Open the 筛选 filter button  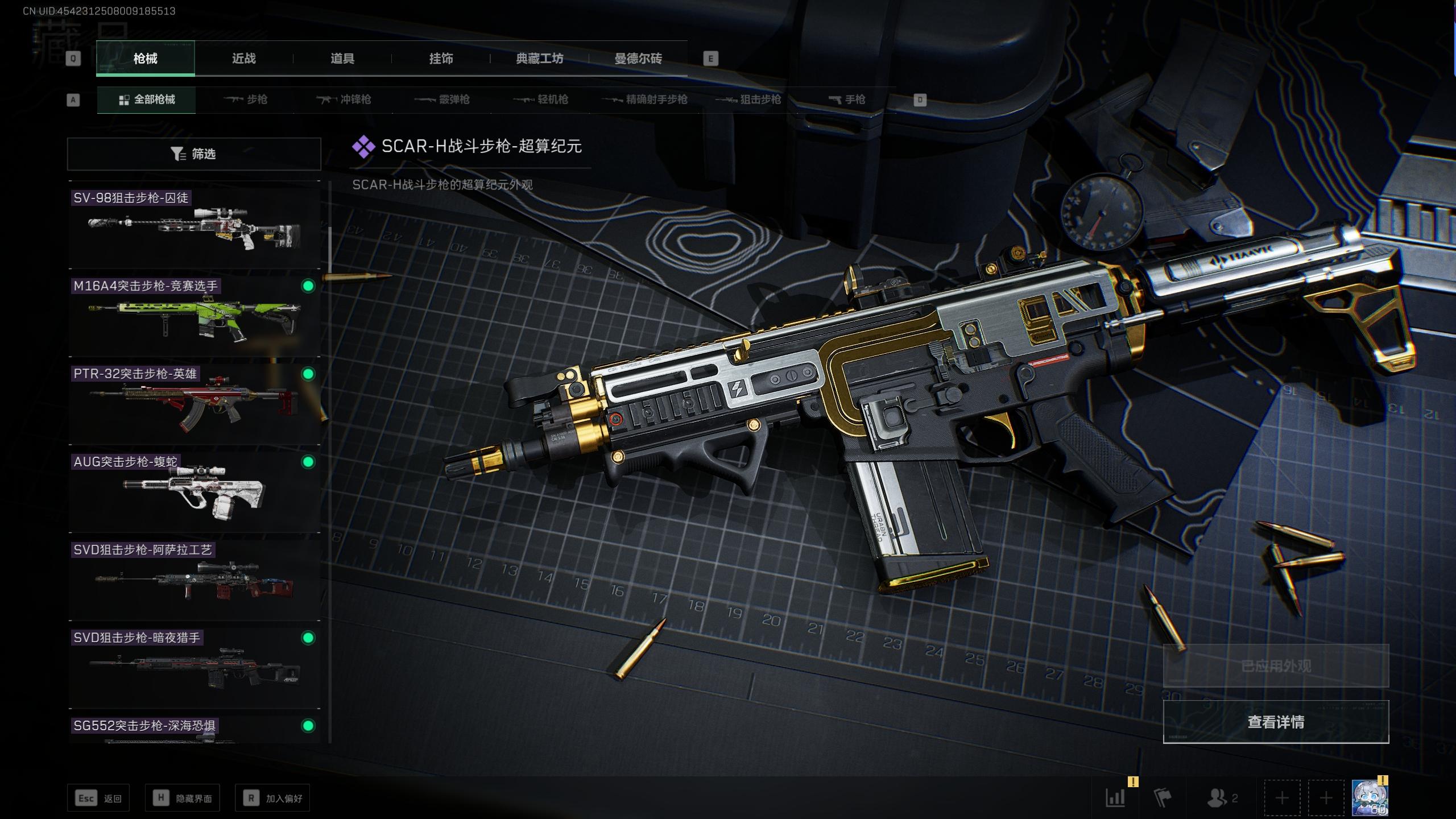pyautogui.click(x=194, y=154)
